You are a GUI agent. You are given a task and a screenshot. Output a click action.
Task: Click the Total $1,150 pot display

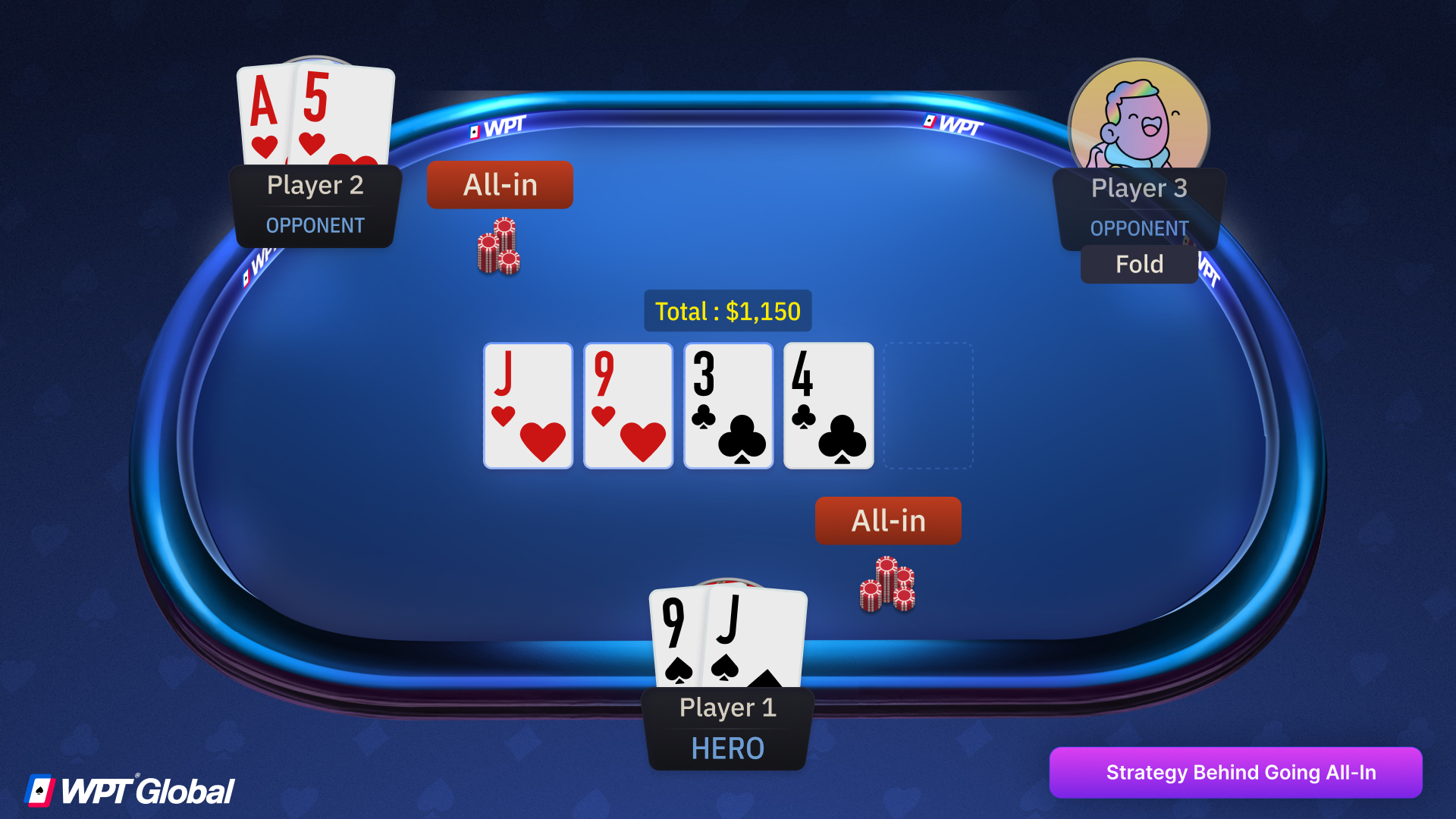(726, 310)
